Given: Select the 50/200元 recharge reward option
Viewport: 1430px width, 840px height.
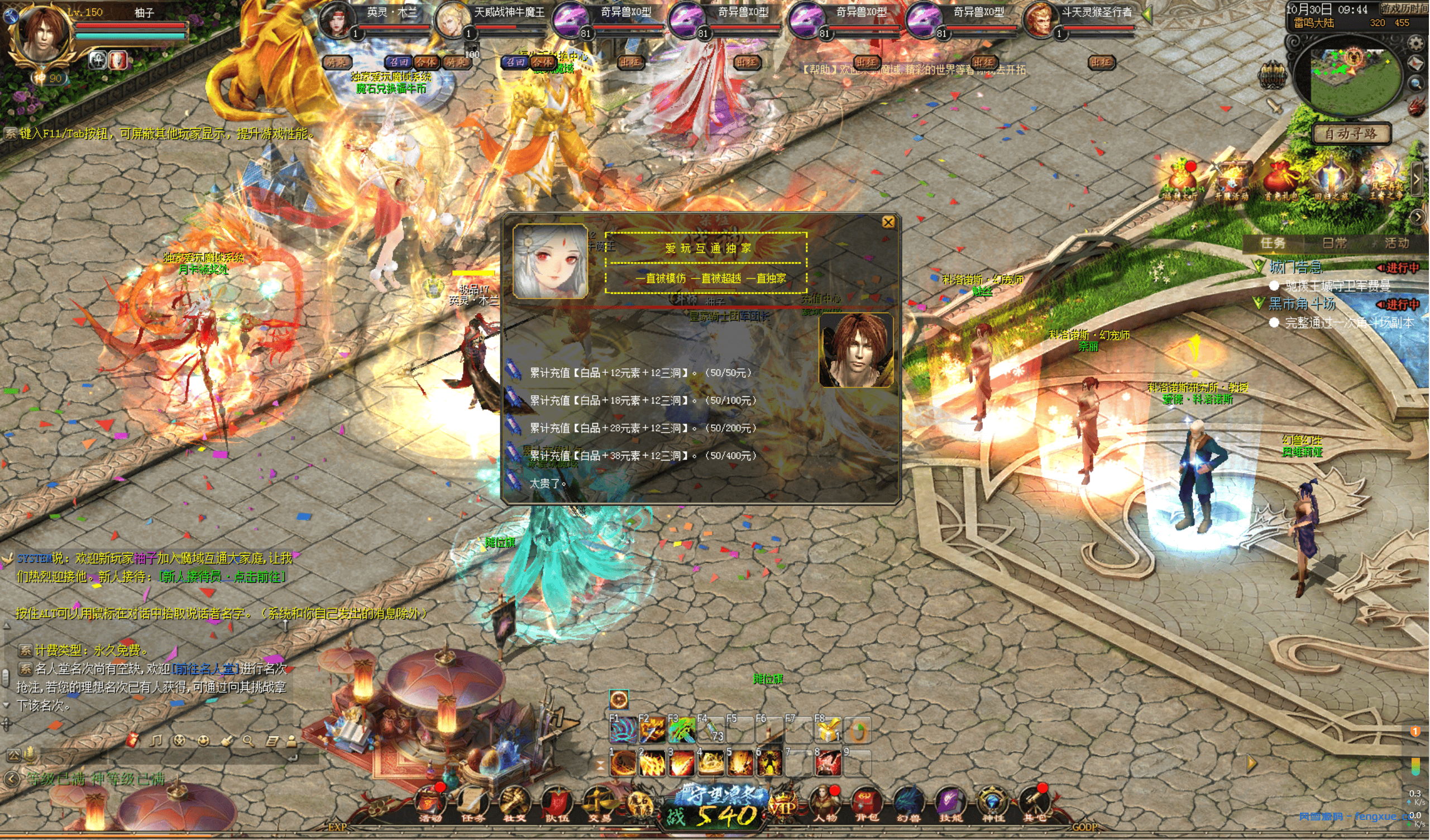Looking at the screenshot, I should click(x=642, y=428).
